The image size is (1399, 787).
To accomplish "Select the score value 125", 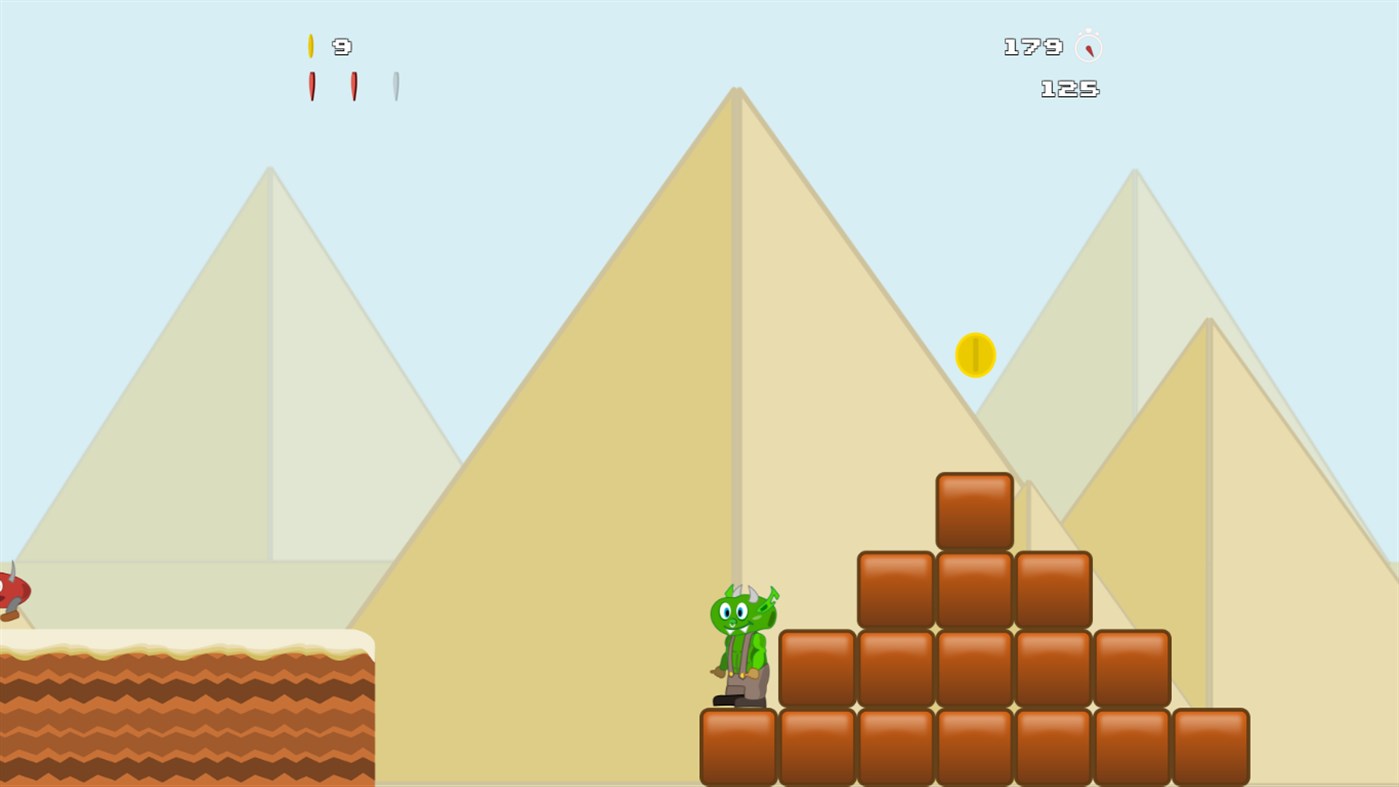I will [x=1068, y=88].
